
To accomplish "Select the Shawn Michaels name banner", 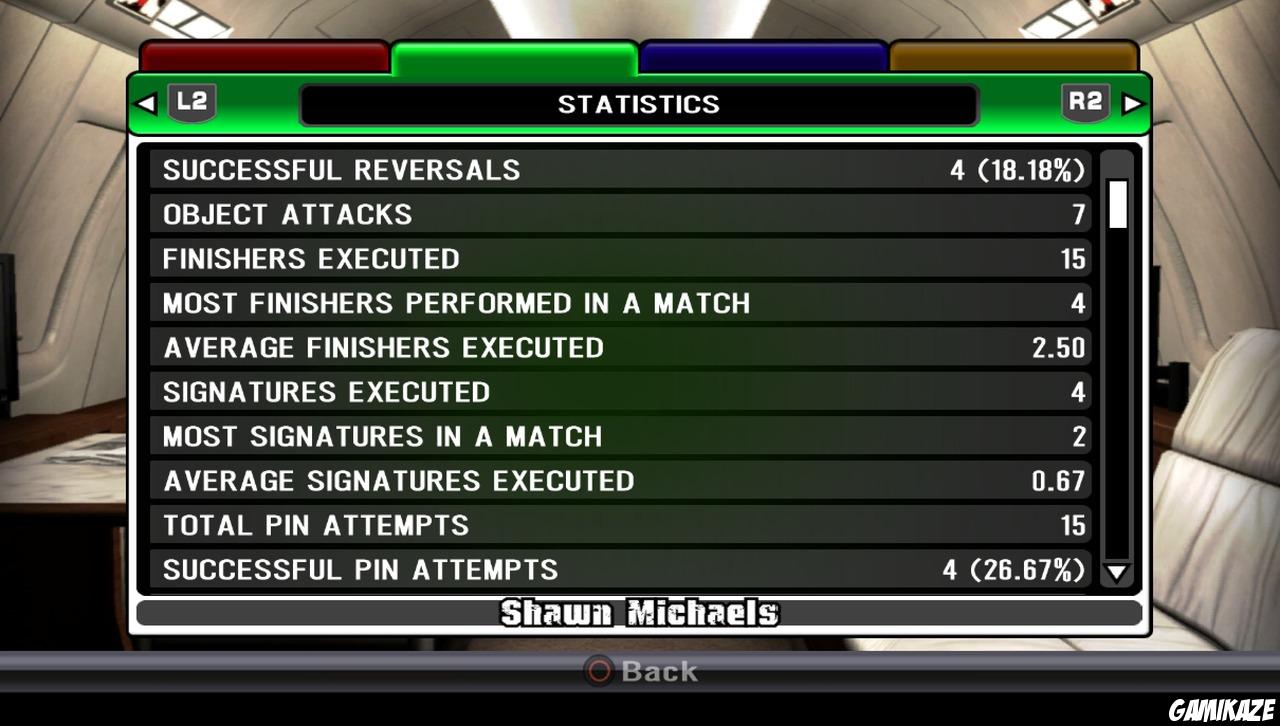I will [x=639, y=614].
